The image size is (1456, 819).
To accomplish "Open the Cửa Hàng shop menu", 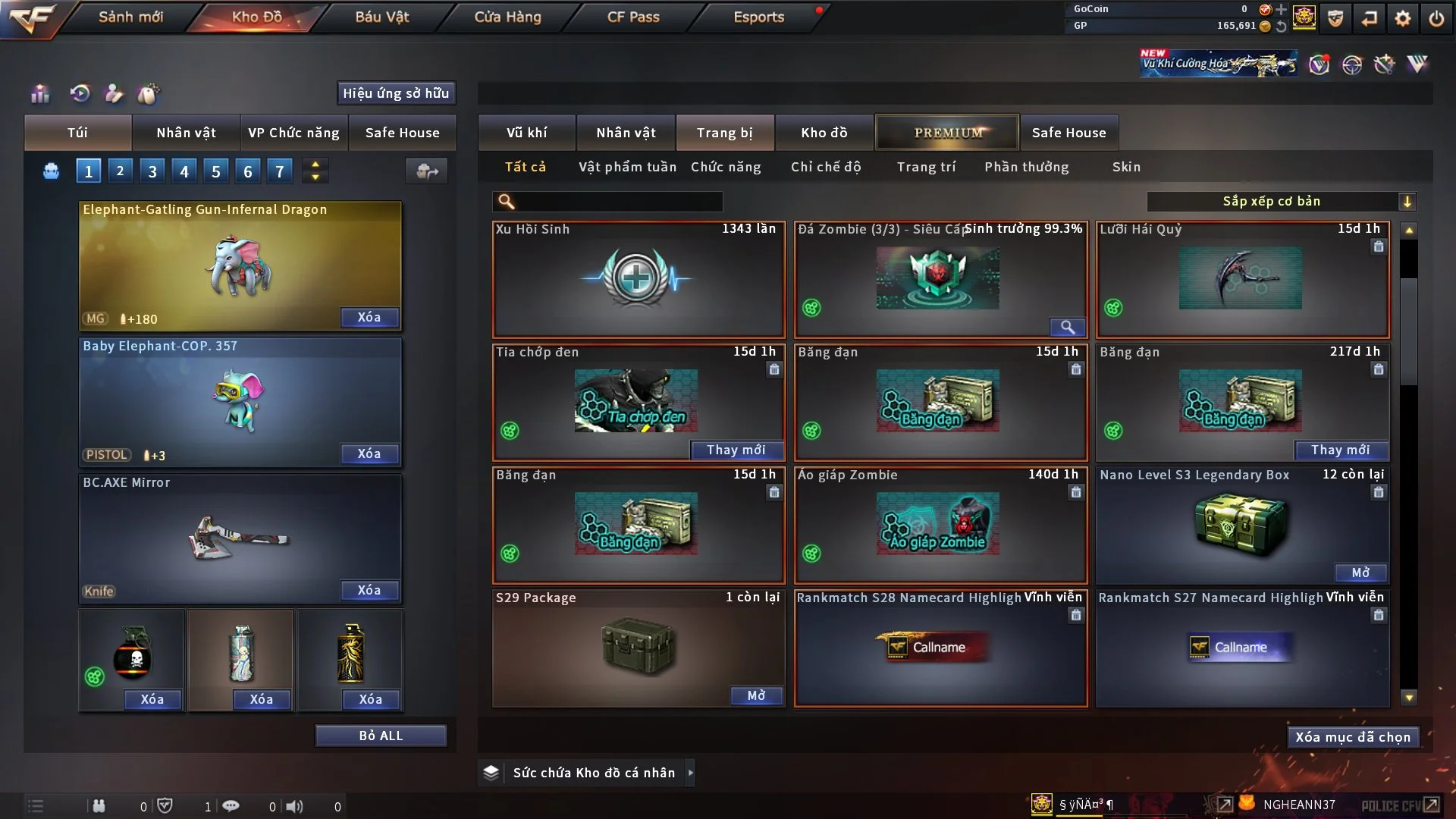I will click(507, 17).
